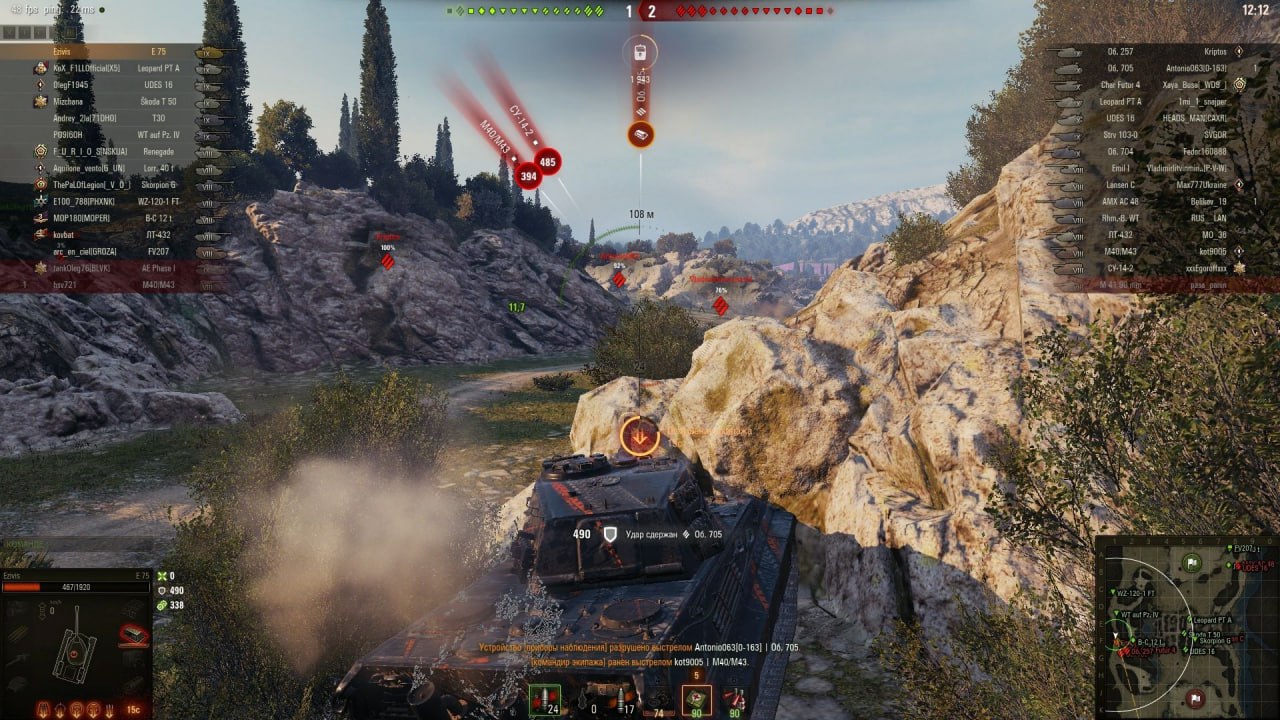Click Mizchana's Škoda T 50 row
This screenshot has width=1280, height=720.
pyautogui.click(x=110, y=102)
